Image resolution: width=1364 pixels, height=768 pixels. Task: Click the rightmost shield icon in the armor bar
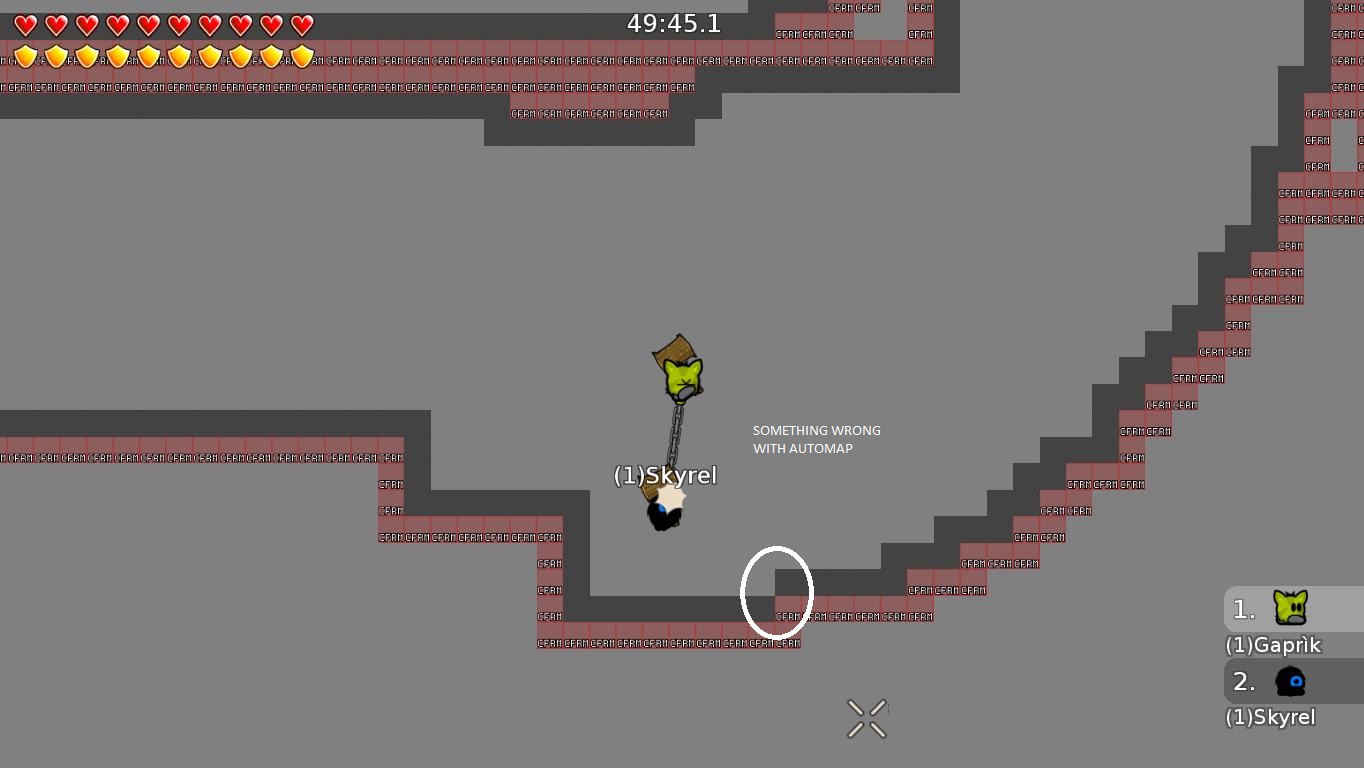[301, 56]
